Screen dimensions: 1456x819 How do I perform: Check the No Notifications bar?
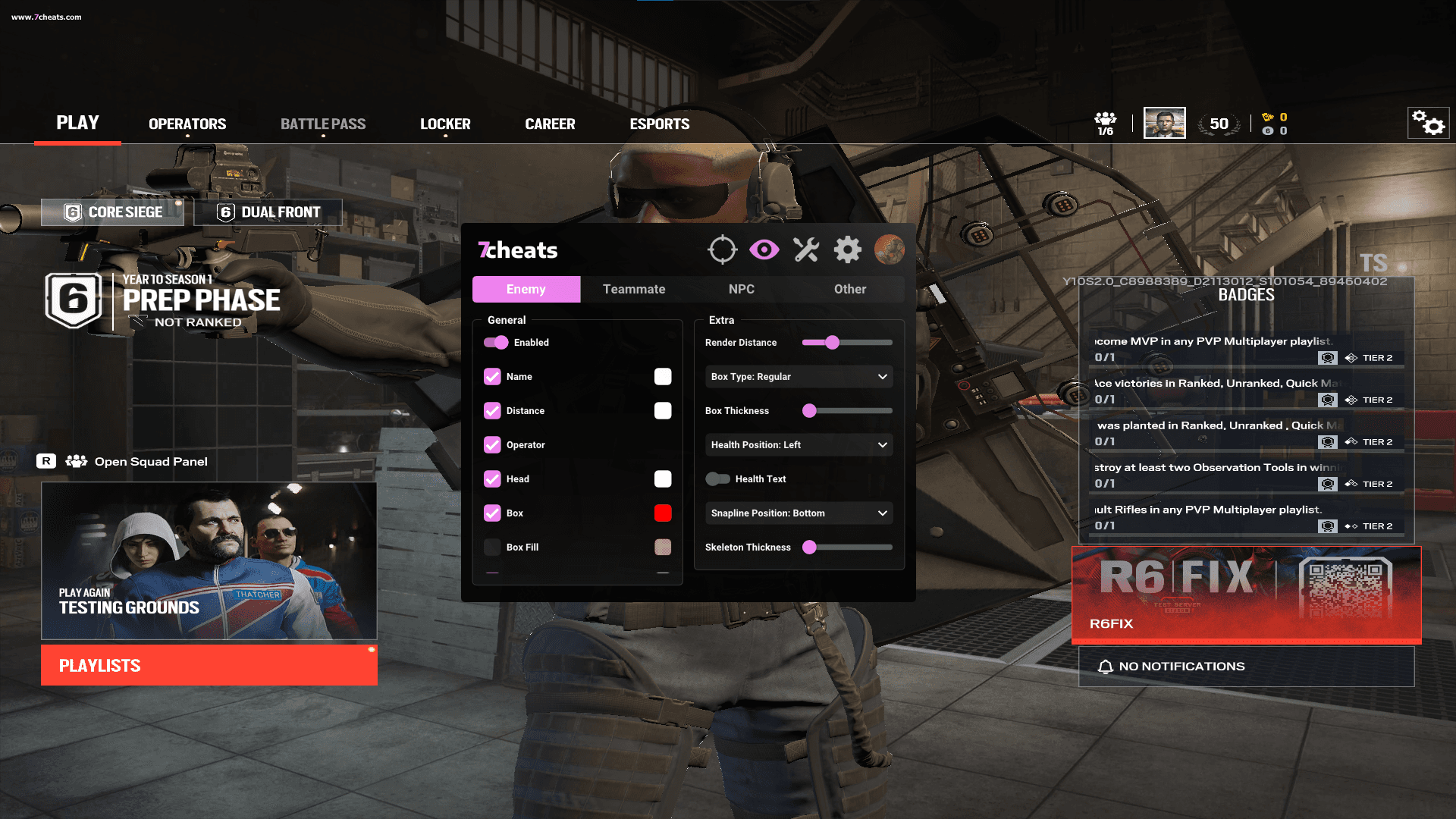coord(1246,666)
